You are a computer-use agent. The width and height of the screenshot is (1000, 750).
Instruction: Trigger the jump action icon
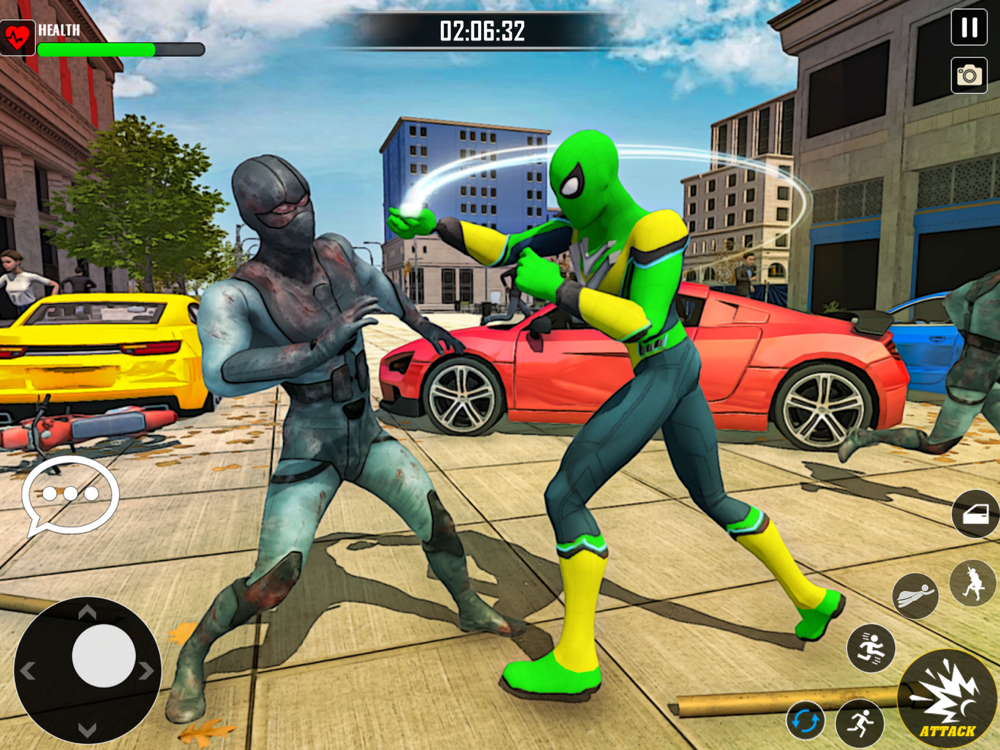tap(870, 648)
